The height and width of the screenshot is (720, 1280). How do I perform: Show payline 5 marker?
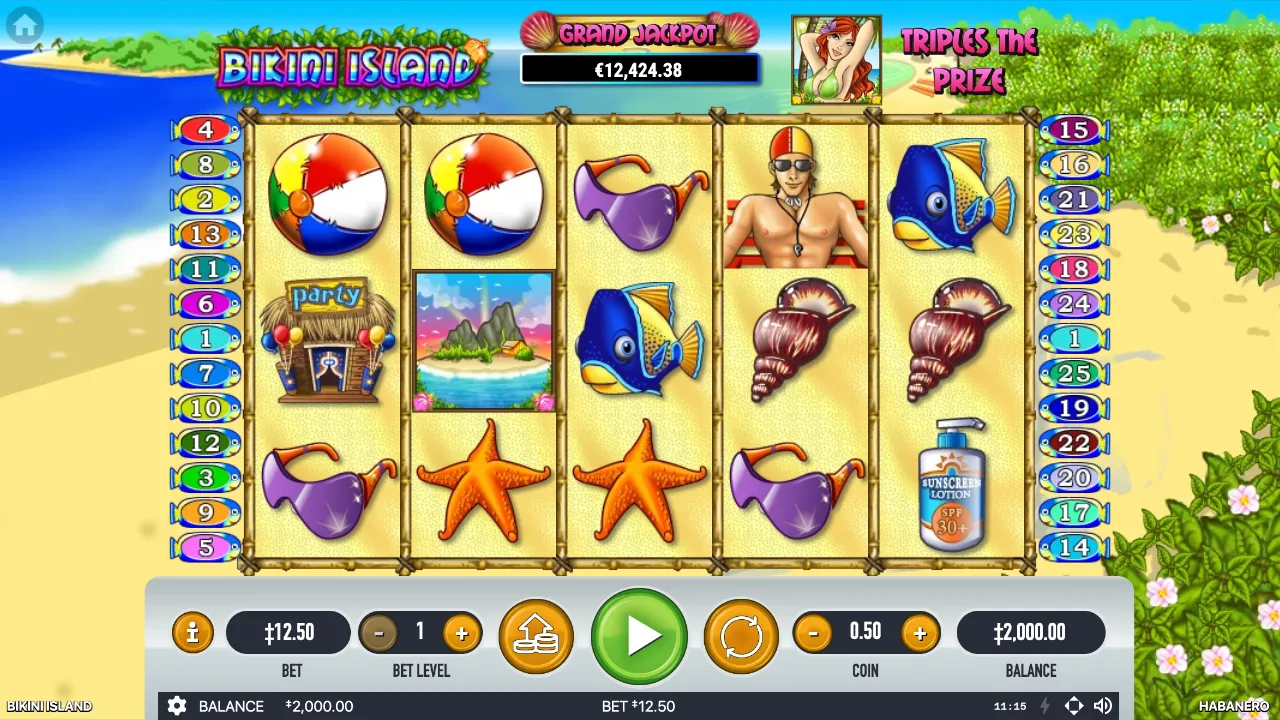point(206,548)
